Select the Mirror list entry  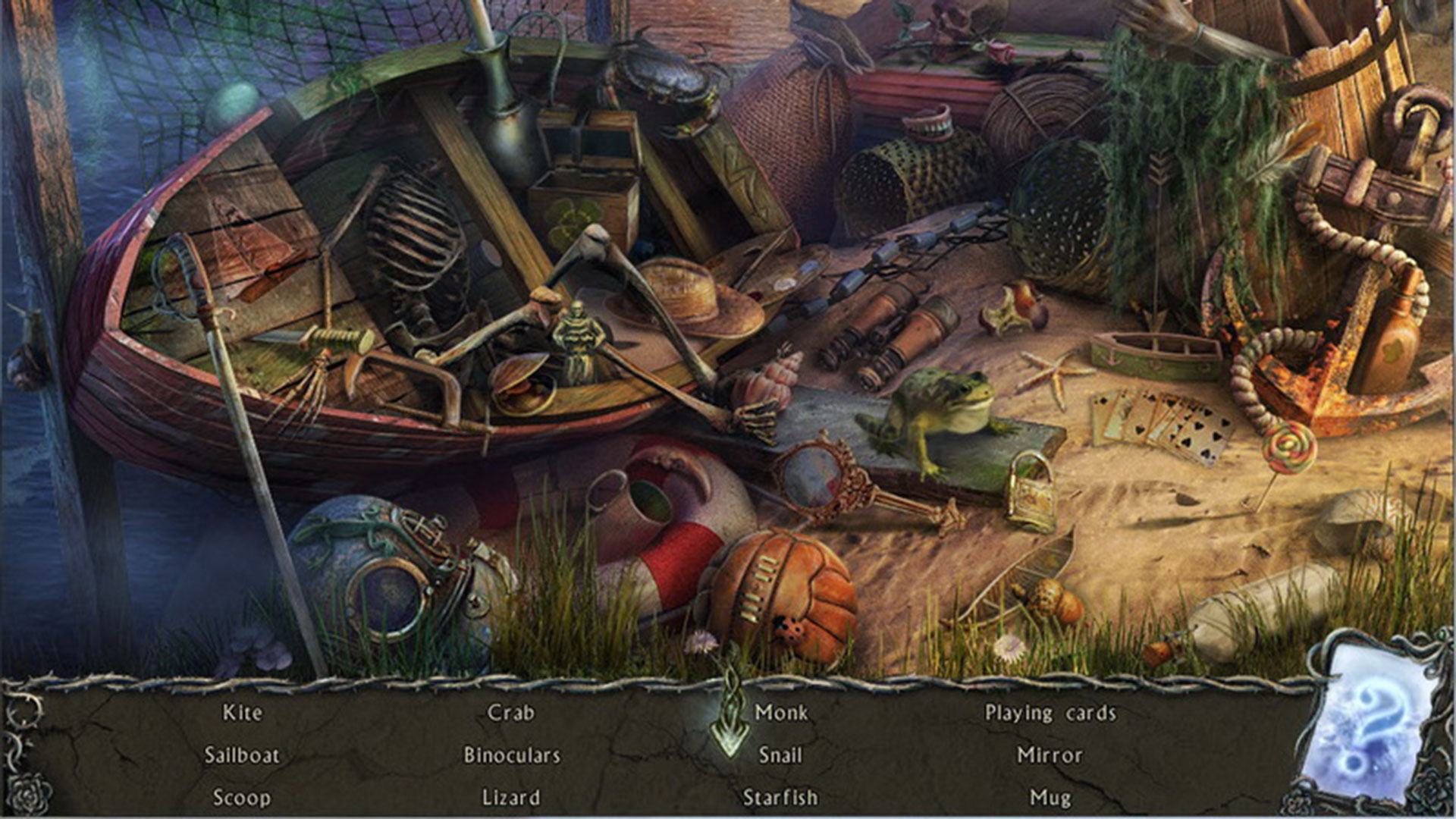point(1050,755)
